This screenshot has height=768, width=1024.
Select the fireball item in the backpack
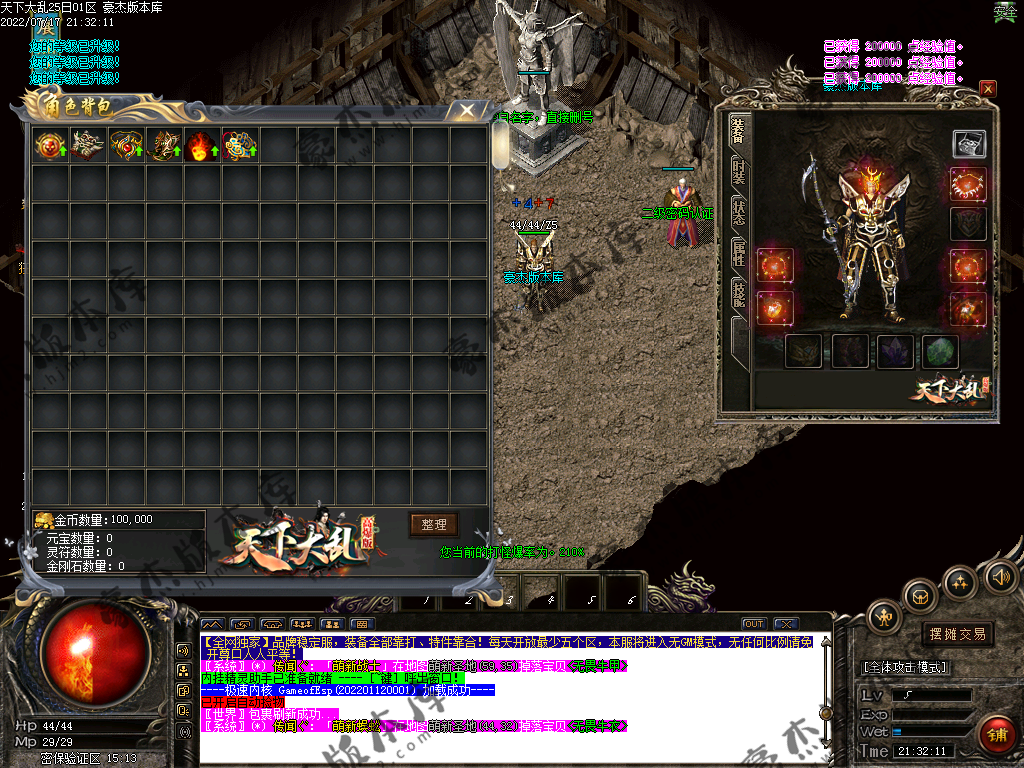click(x=202, y=145)
